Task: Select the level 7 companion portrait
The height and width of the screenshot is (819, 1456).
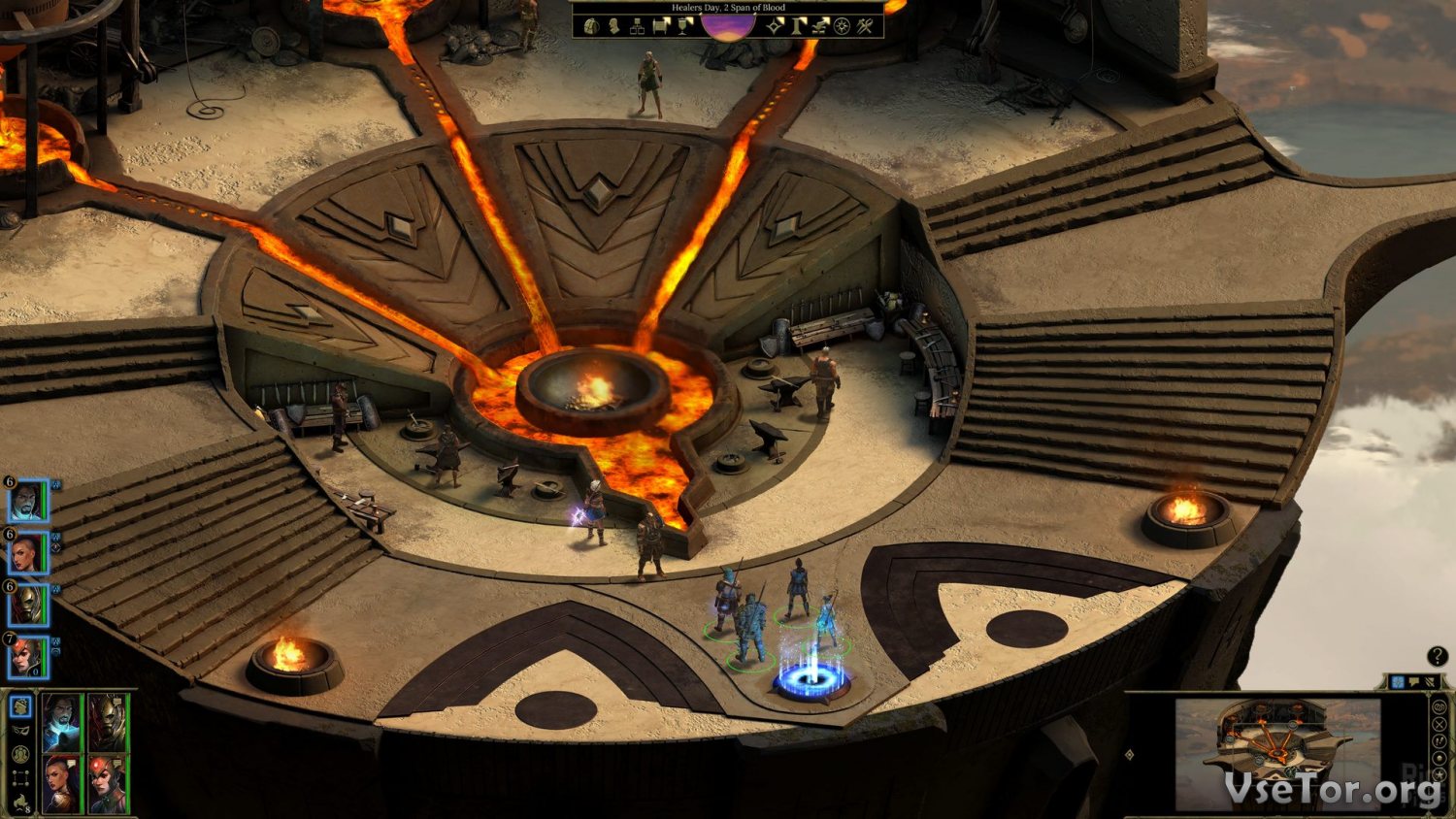Action: pos(26,658)
